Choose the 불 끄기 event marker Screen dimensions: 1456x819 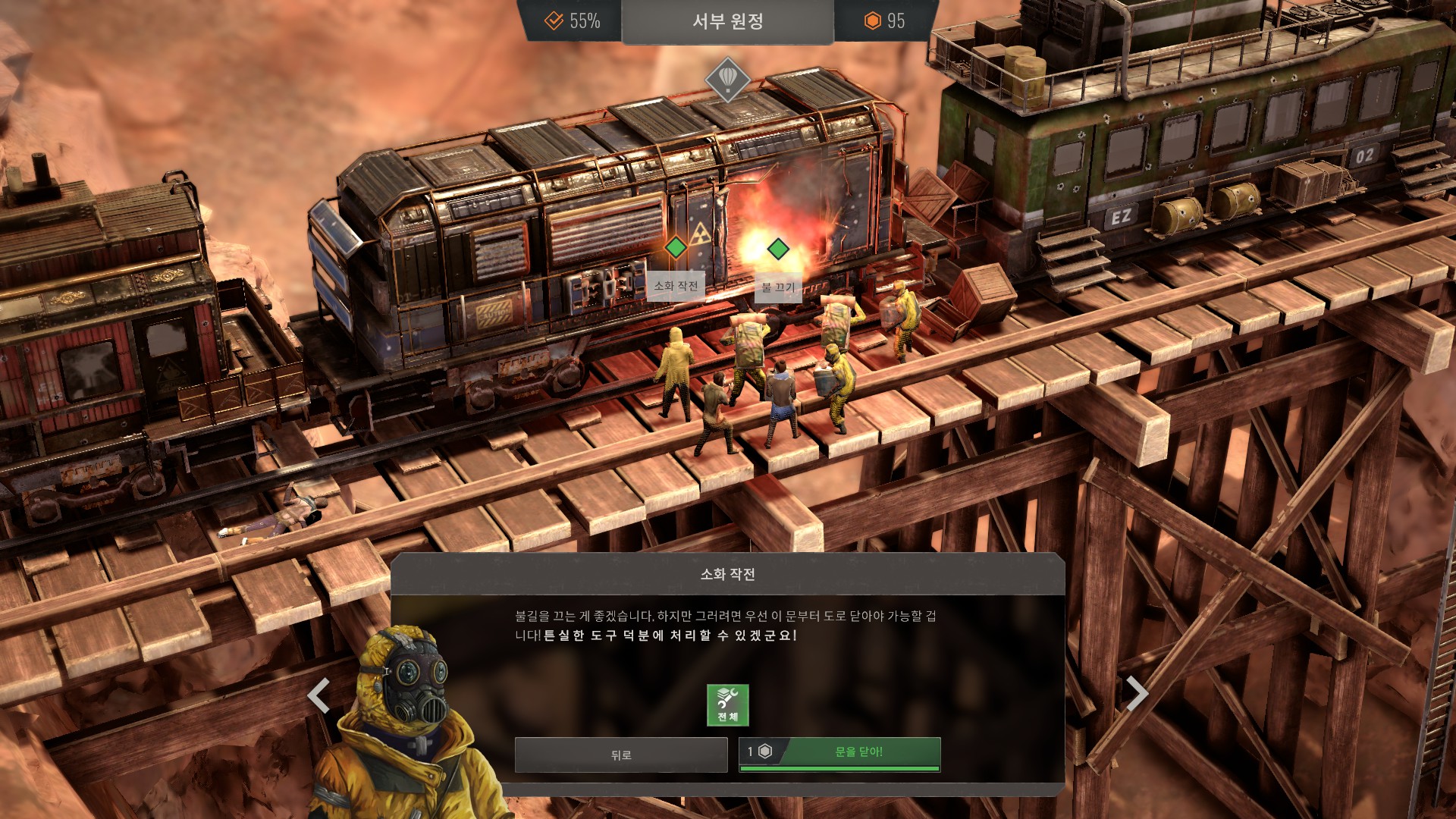pos(777,249)
